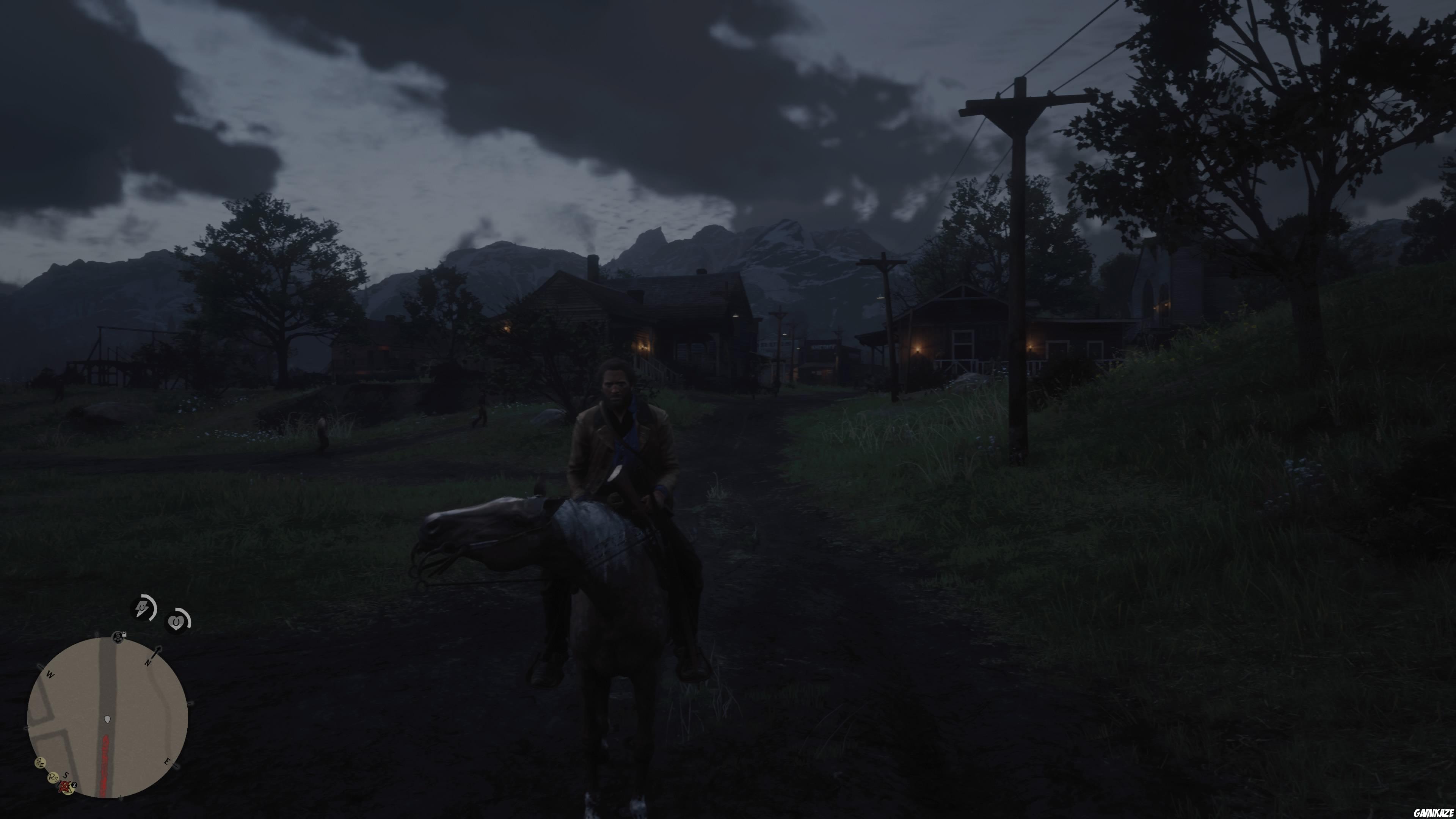Click the white player position marker on the minimap
The width and height of the screenshot is (1456, 819).
pos(107,720)
